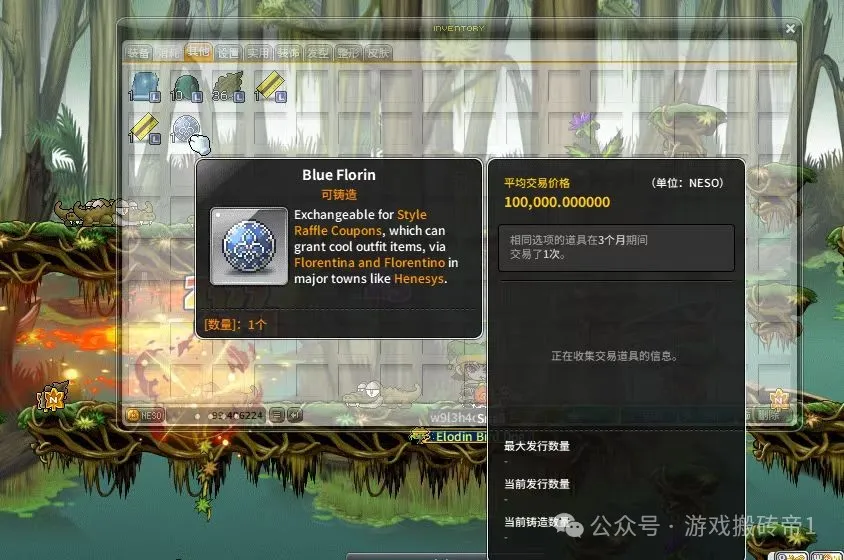
Task: Select the green shell item stack of 10
Action: [186, 85]
